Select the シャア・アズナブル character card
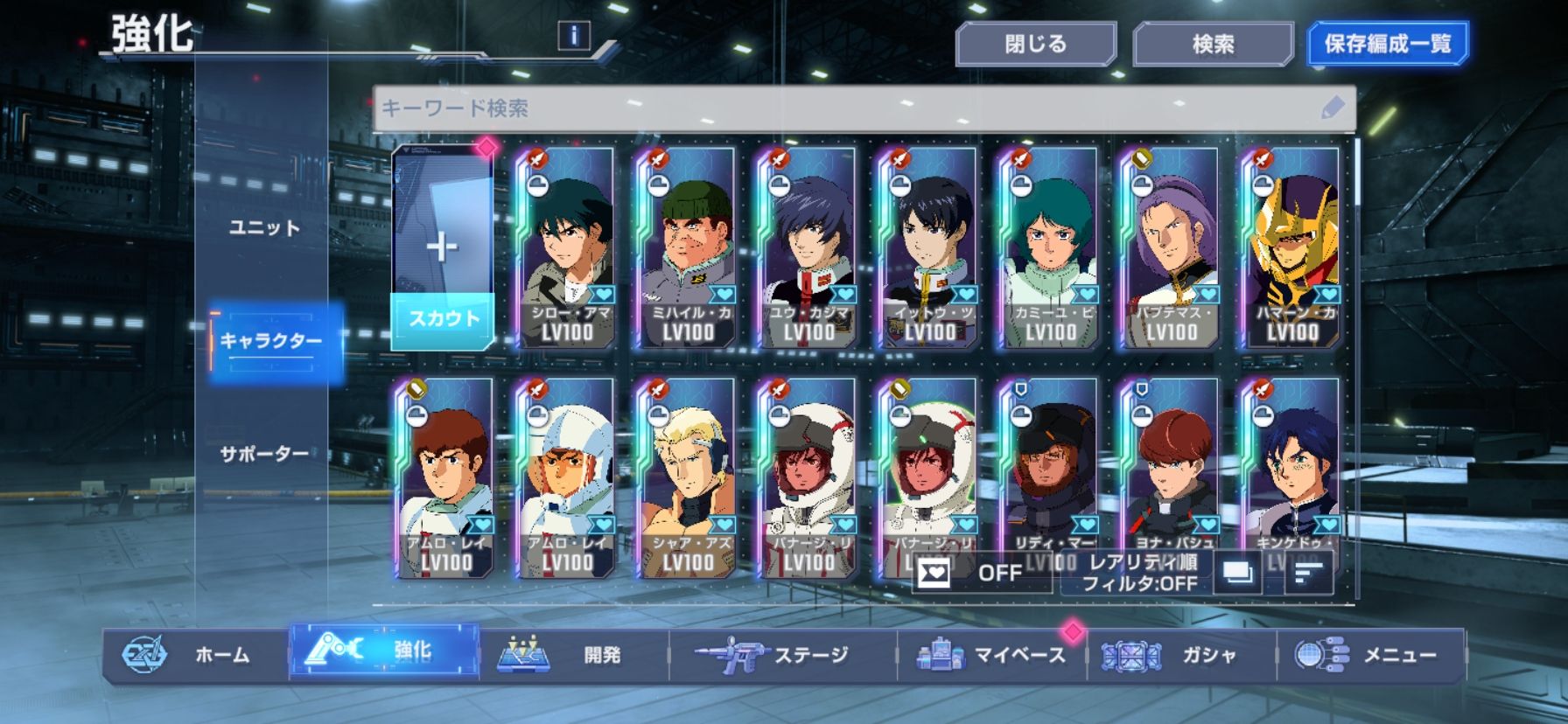Screen dimensions: 1568x724 [687, 479]
